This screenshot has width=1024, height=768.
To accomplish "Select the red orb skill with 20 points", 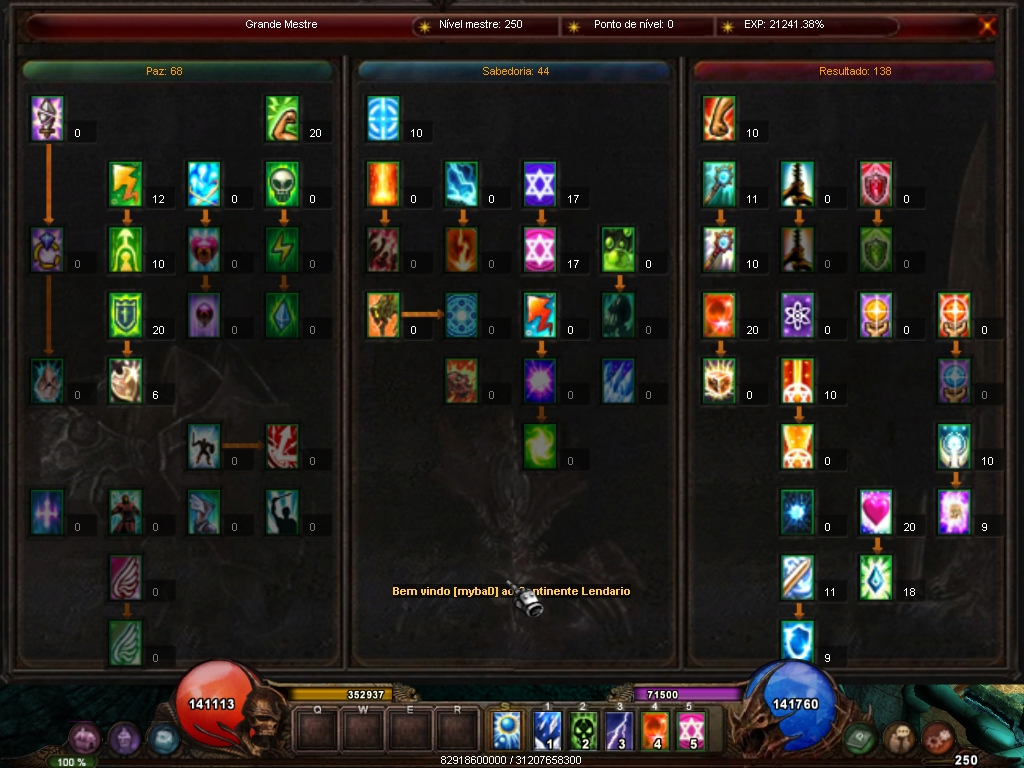I will [x=719, y=315].
